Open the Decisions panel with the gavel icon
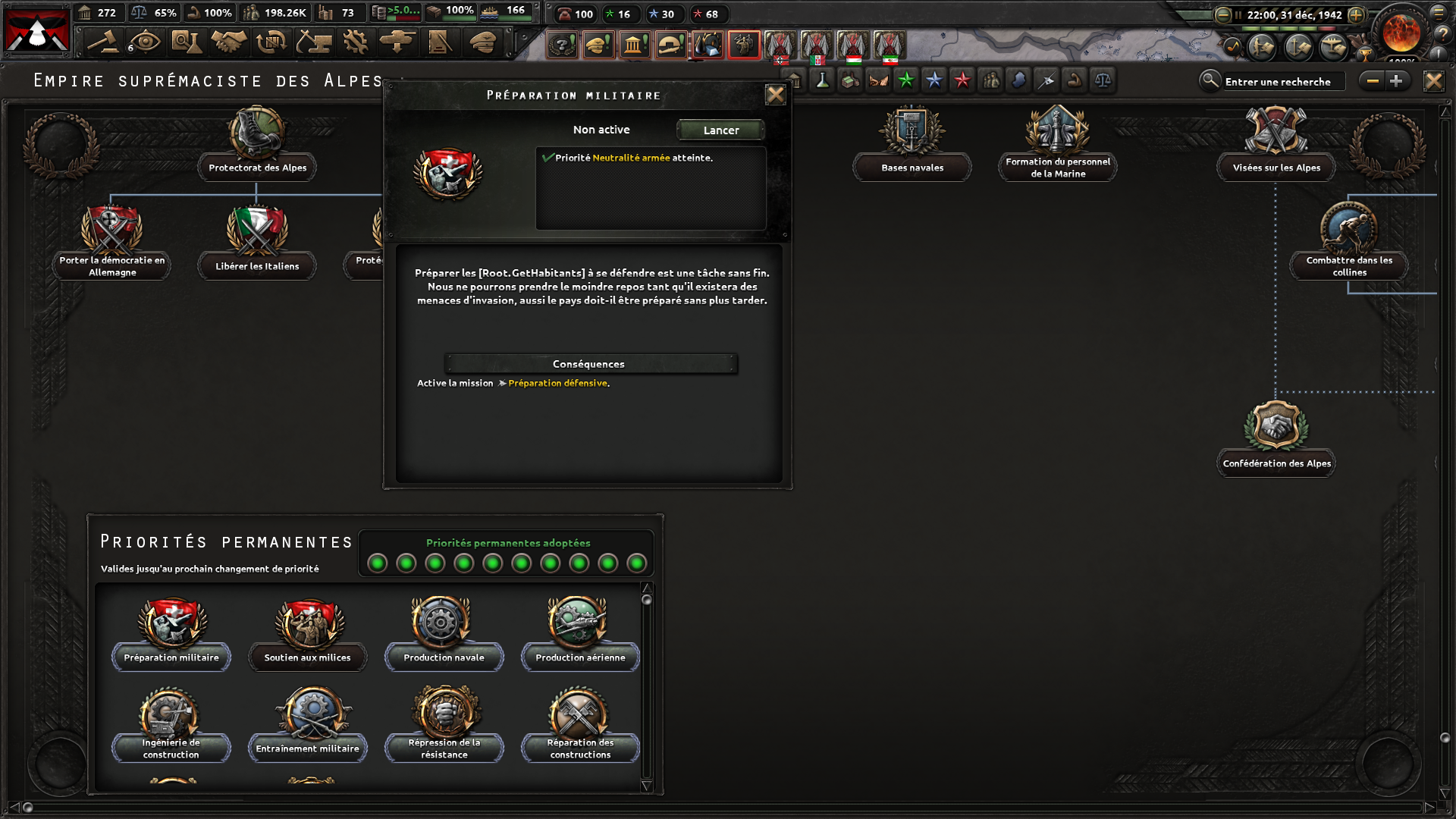 pos(104,42)
